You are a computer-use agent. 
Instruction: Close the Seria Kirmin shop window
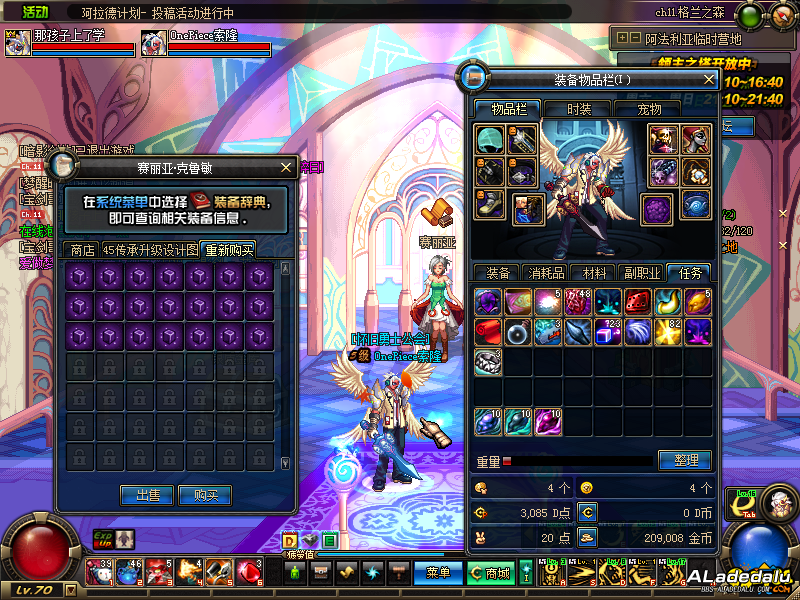pyautogui.click(x=289, y=167)
